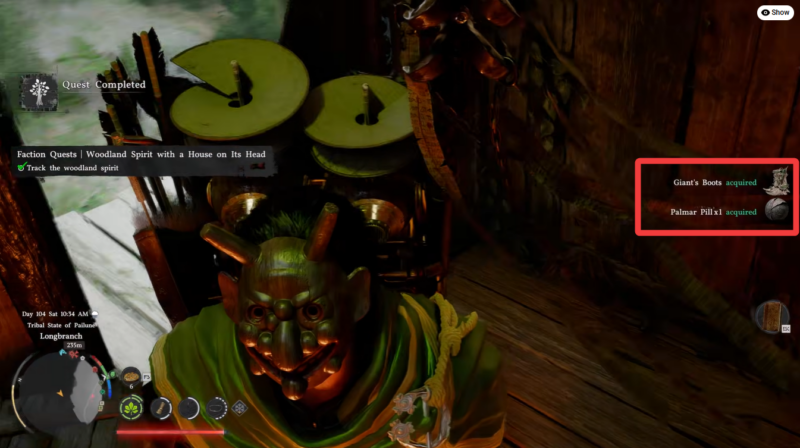The width and height of the screenshot is (800, 448).
Task: Select the green leaf ability icon
Action: point(131,407)
